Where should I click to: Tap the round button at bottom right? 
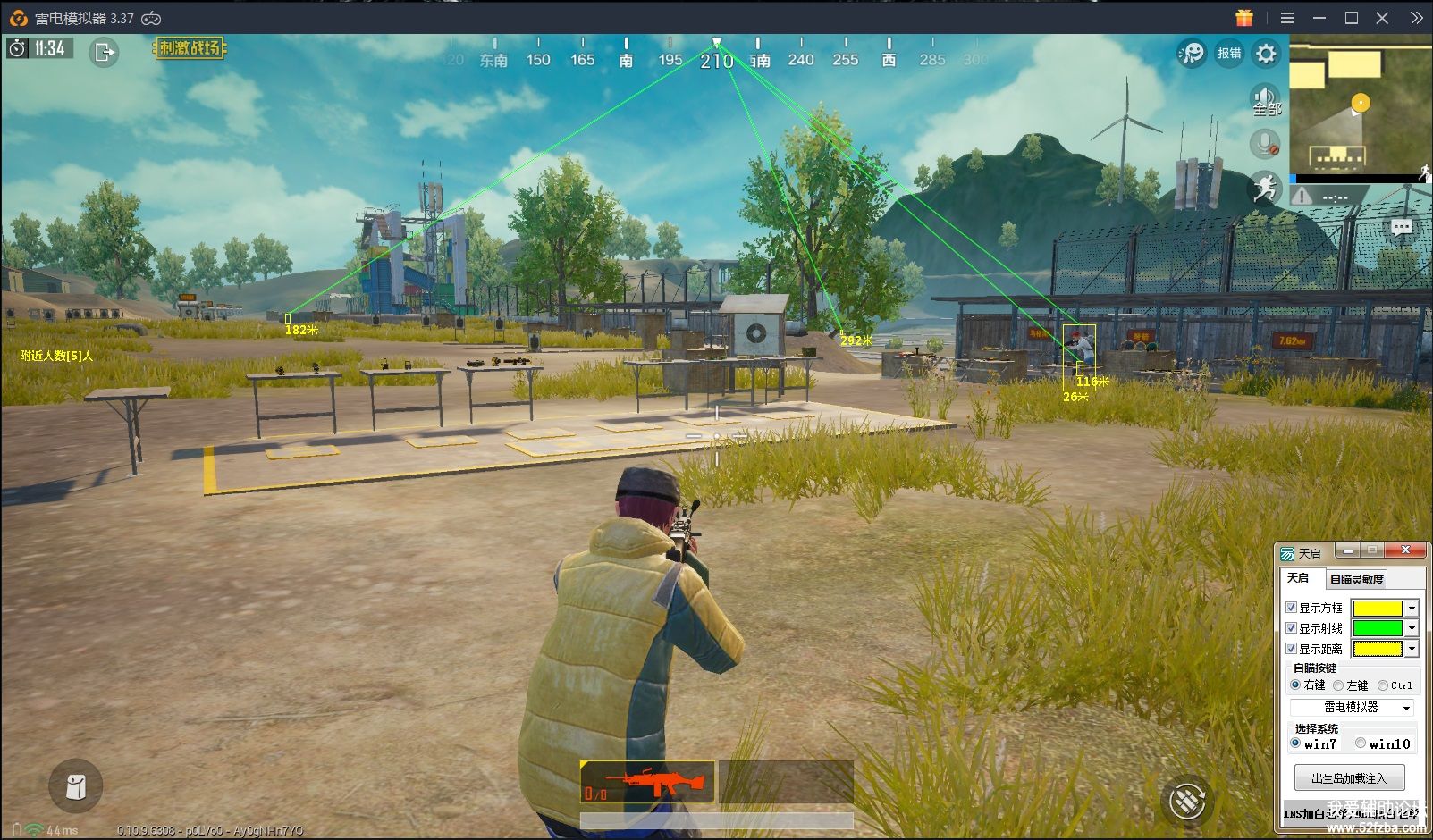tap(1187, 800)
